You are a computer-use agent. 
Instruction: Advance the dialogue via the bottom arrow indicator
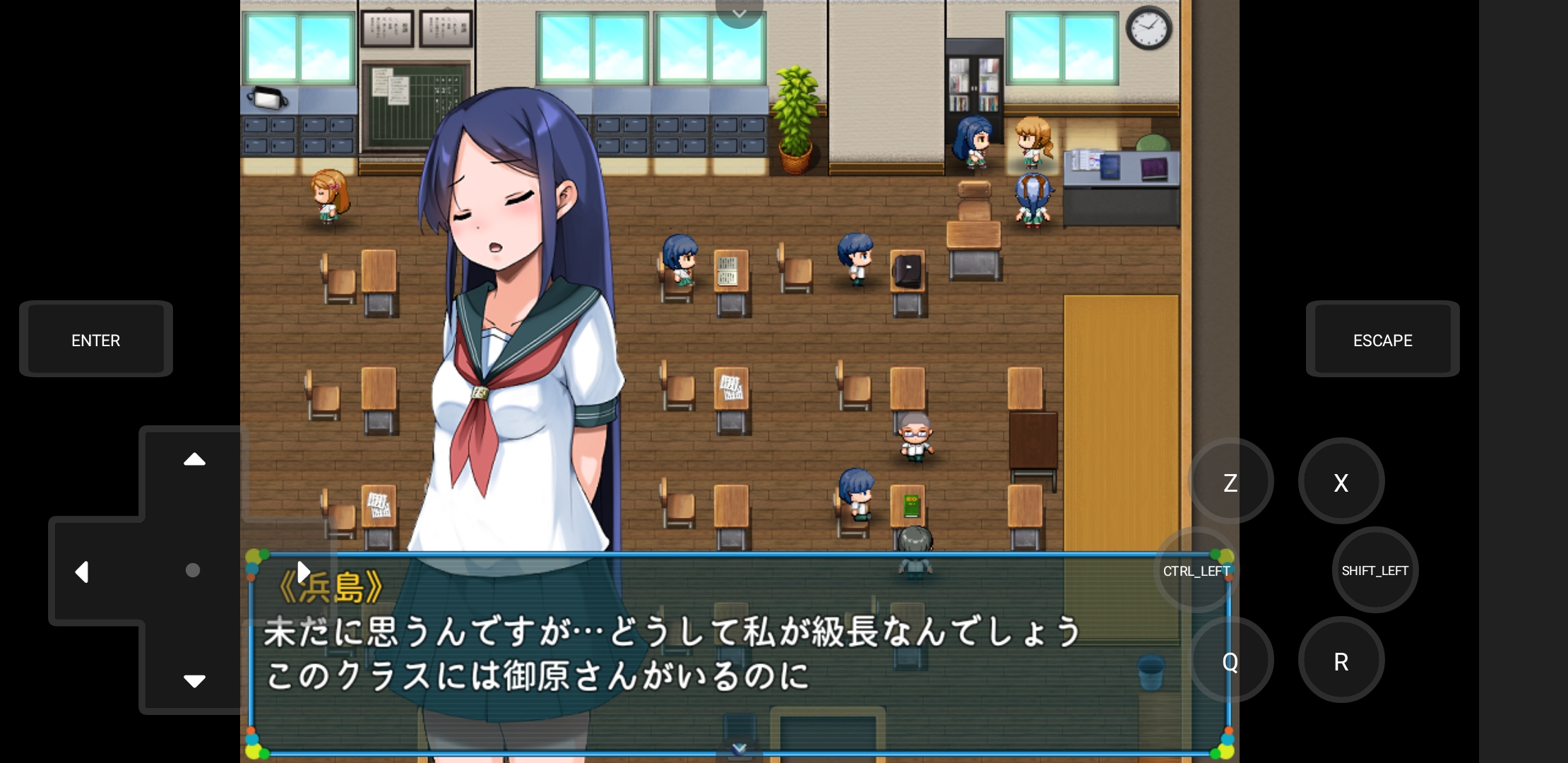tap(739, 749)
